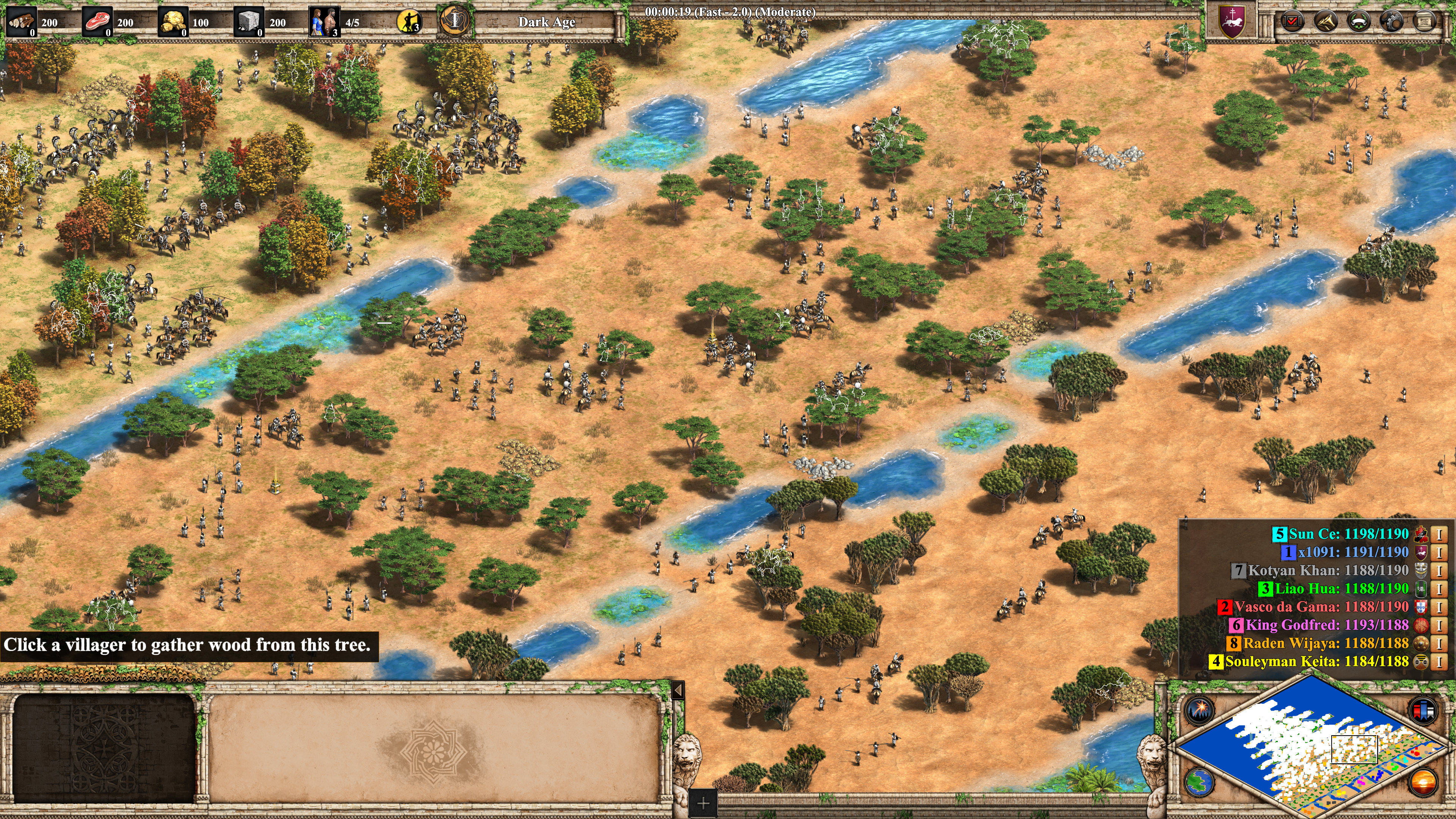
Task: Click the maroon lion civilization shield
Action: click(x=1232, y=22)
